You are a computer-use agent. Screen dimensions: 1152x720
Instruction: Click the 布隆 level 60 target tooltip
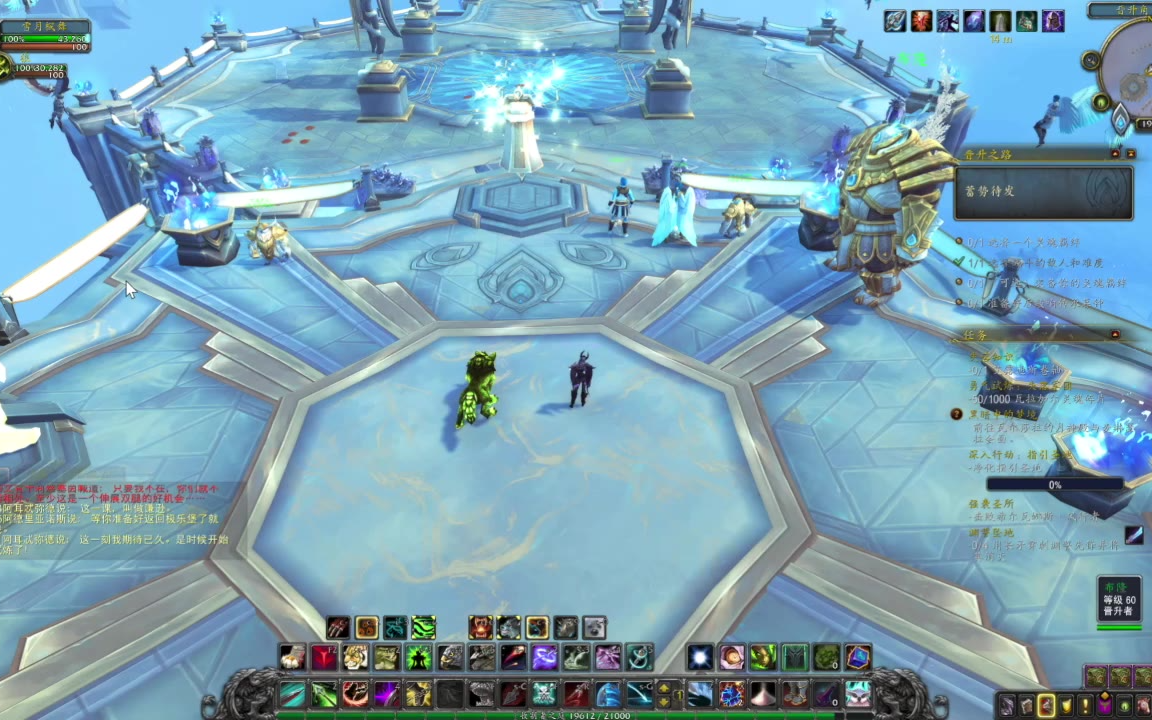click(1119, 598)
